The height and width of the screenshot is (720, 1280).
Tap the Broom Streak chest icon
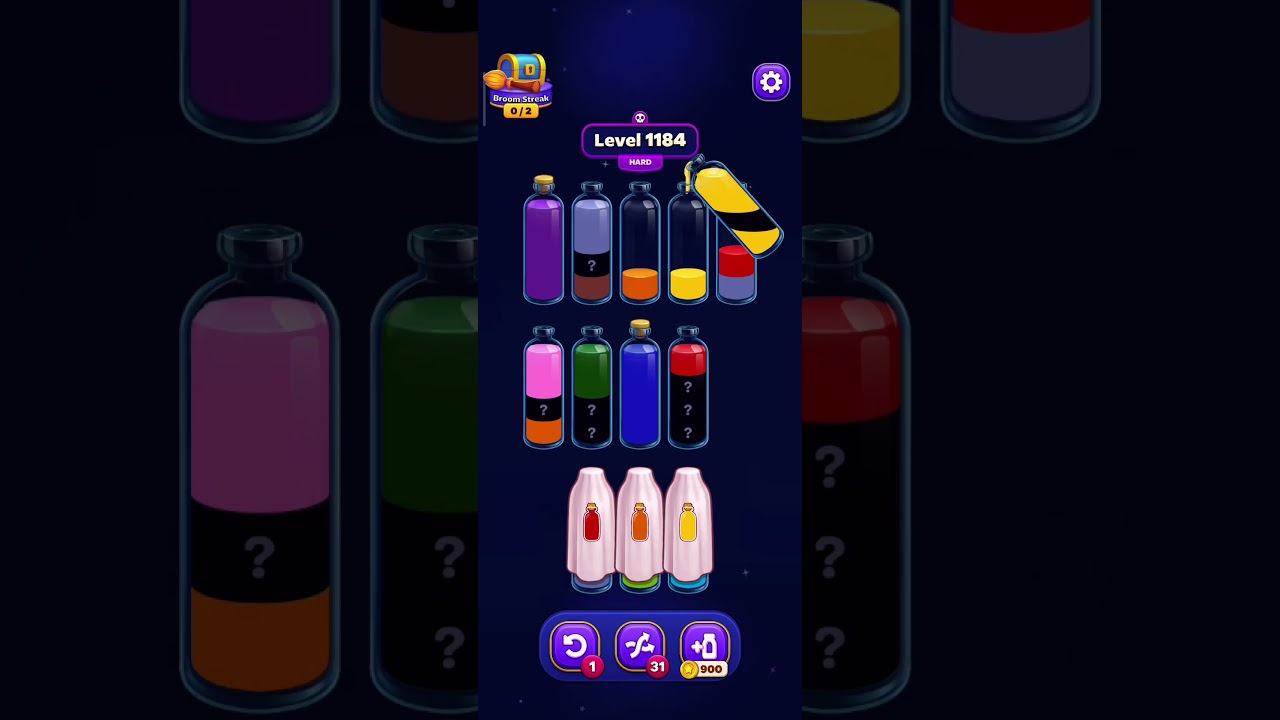522,72
